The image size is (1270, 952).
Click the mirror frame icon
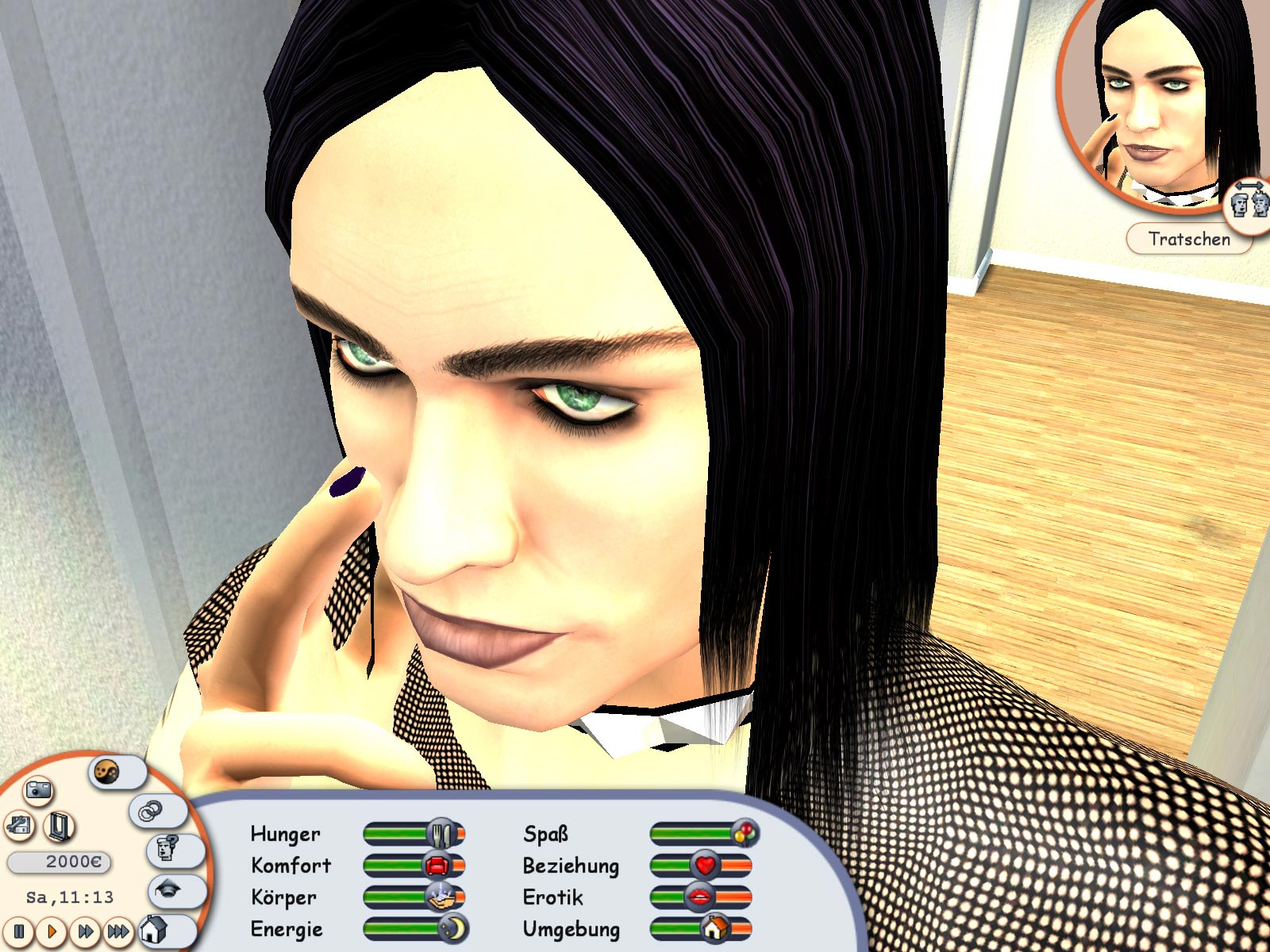tap(59, 827)
